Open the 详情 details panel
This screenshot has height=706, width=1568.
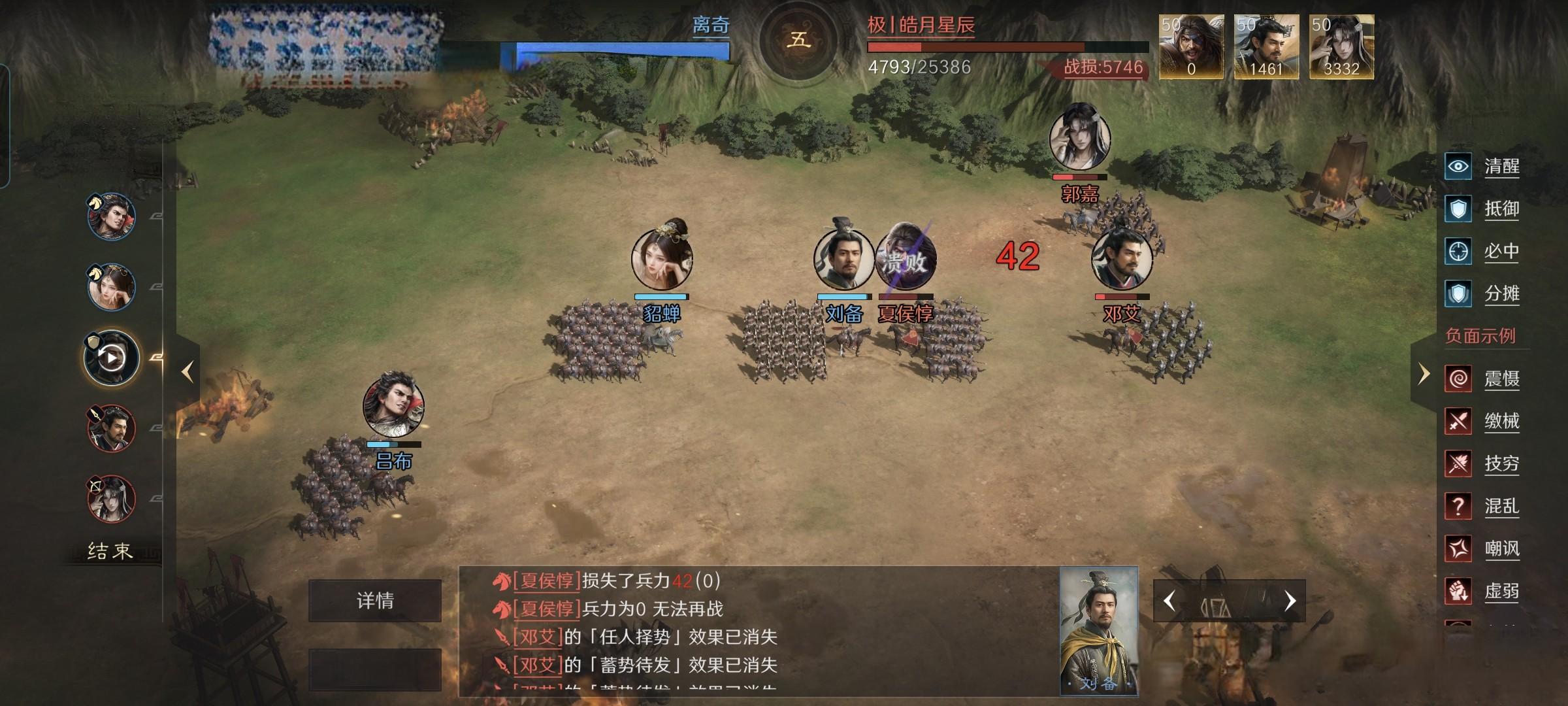point(375,600)
